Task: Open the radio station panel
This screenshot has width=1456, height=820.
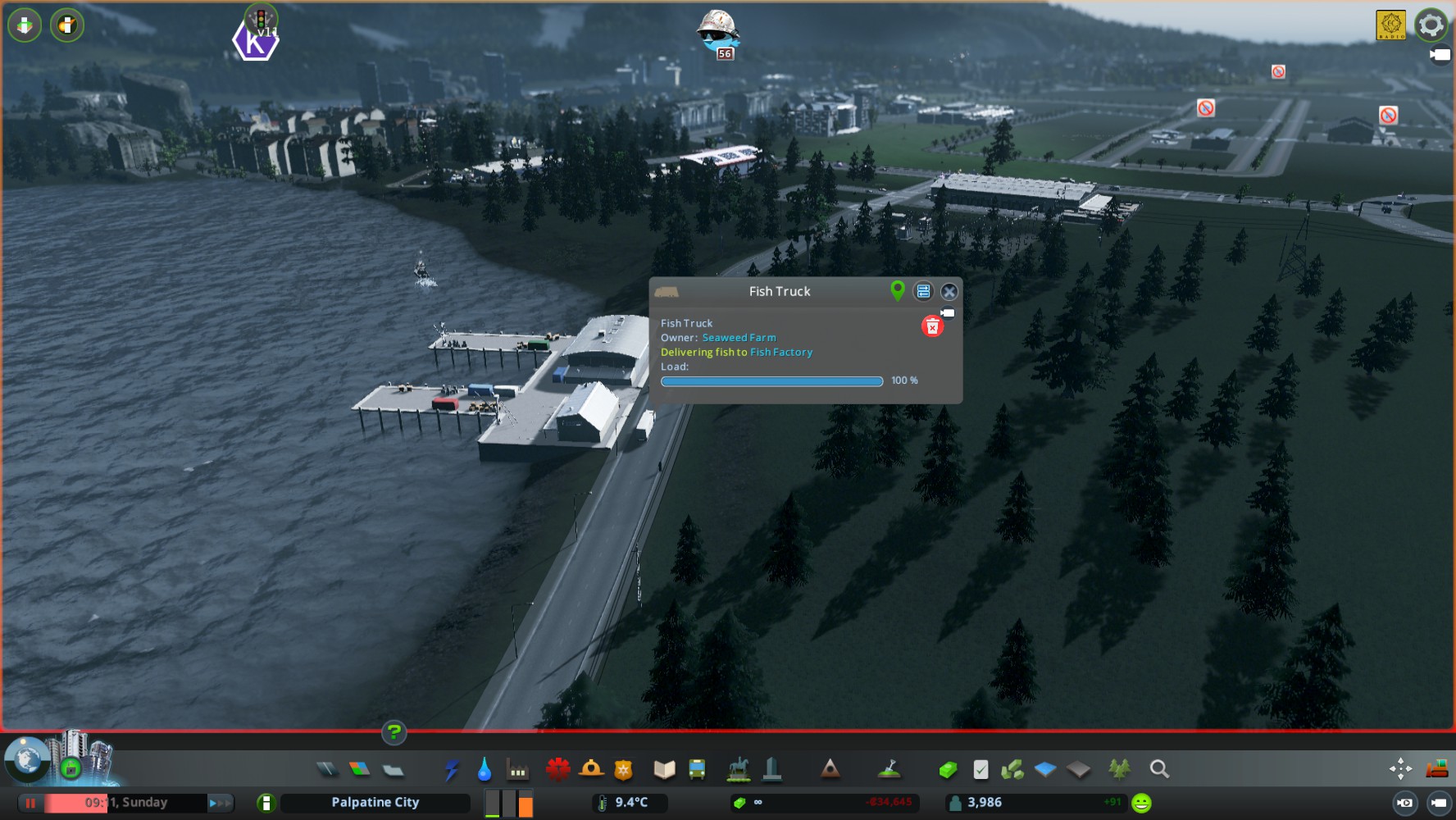Action: coord(1390,25)
